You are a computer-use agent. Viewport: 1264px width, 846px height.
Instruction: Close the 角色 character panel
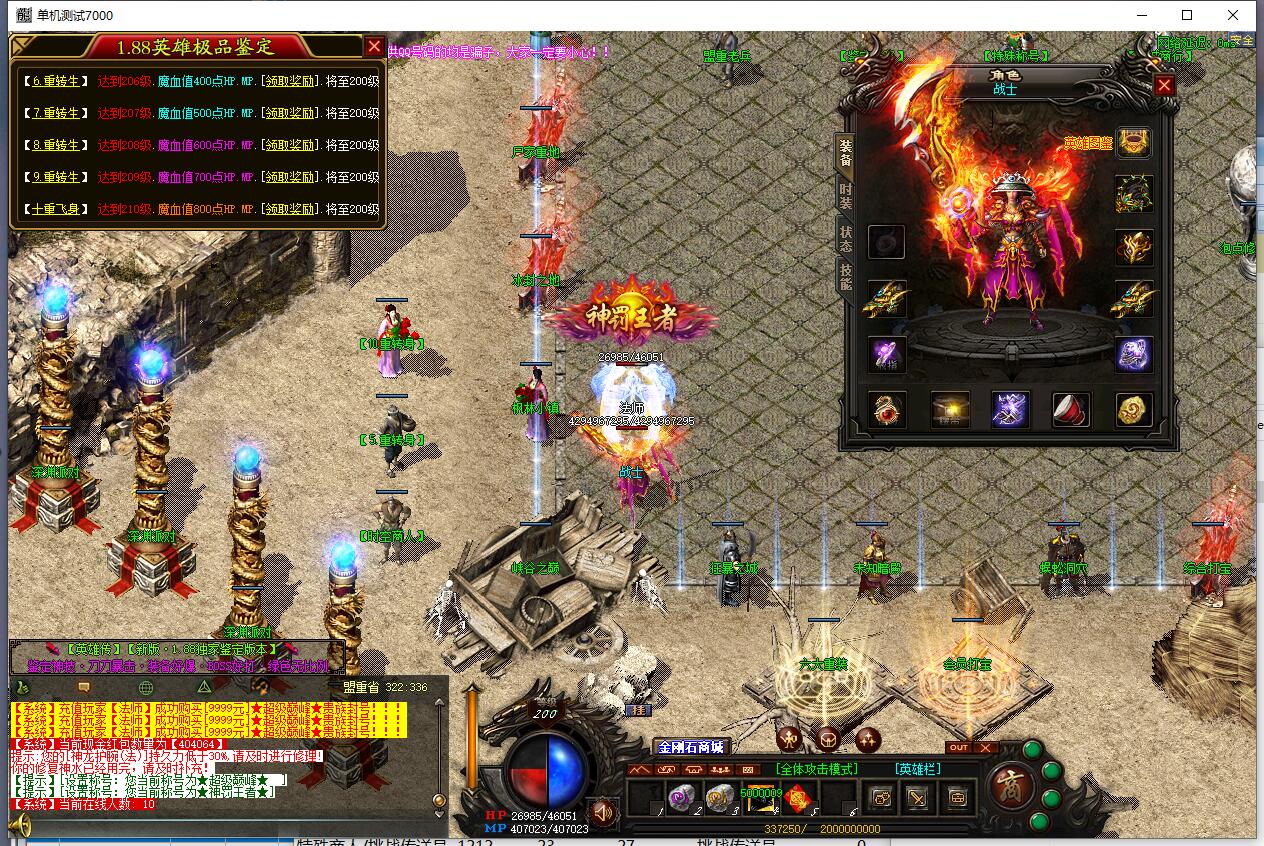coord(1164,86)
